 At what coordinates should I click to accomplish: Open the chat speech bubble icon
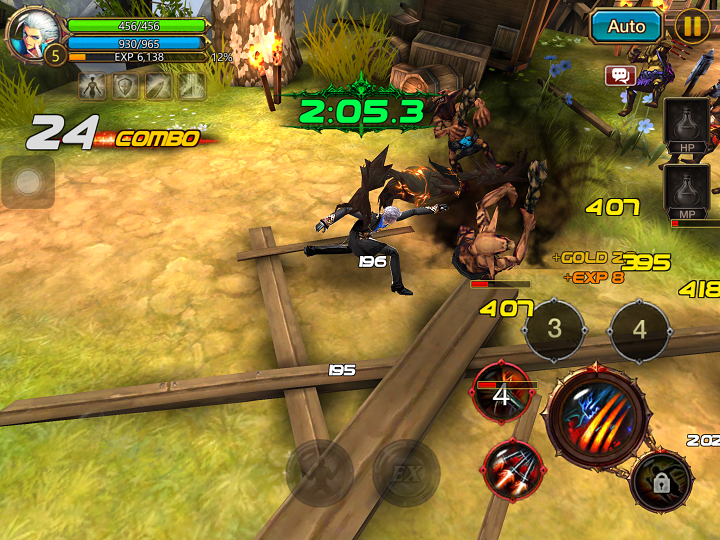click(620, 75)
